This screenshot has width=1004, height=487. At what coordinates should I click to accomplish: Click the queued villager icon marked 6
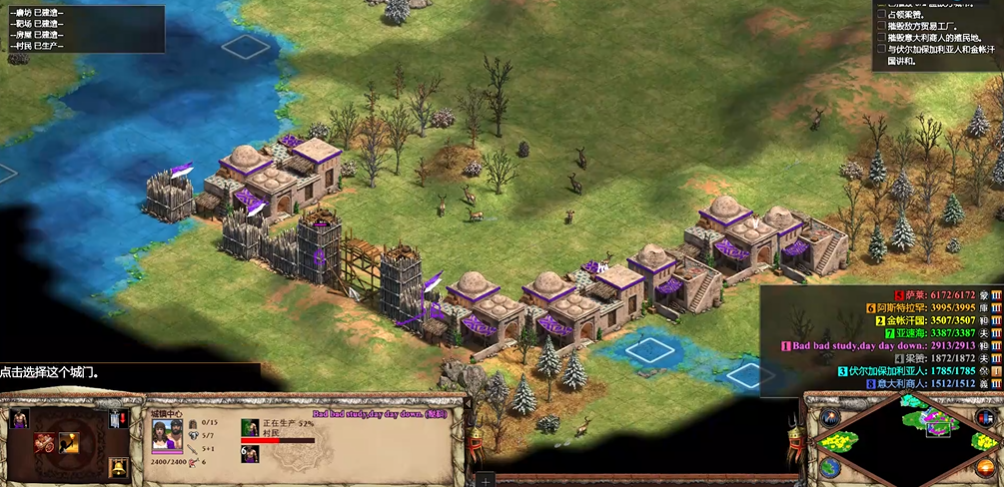coord(250,453)
